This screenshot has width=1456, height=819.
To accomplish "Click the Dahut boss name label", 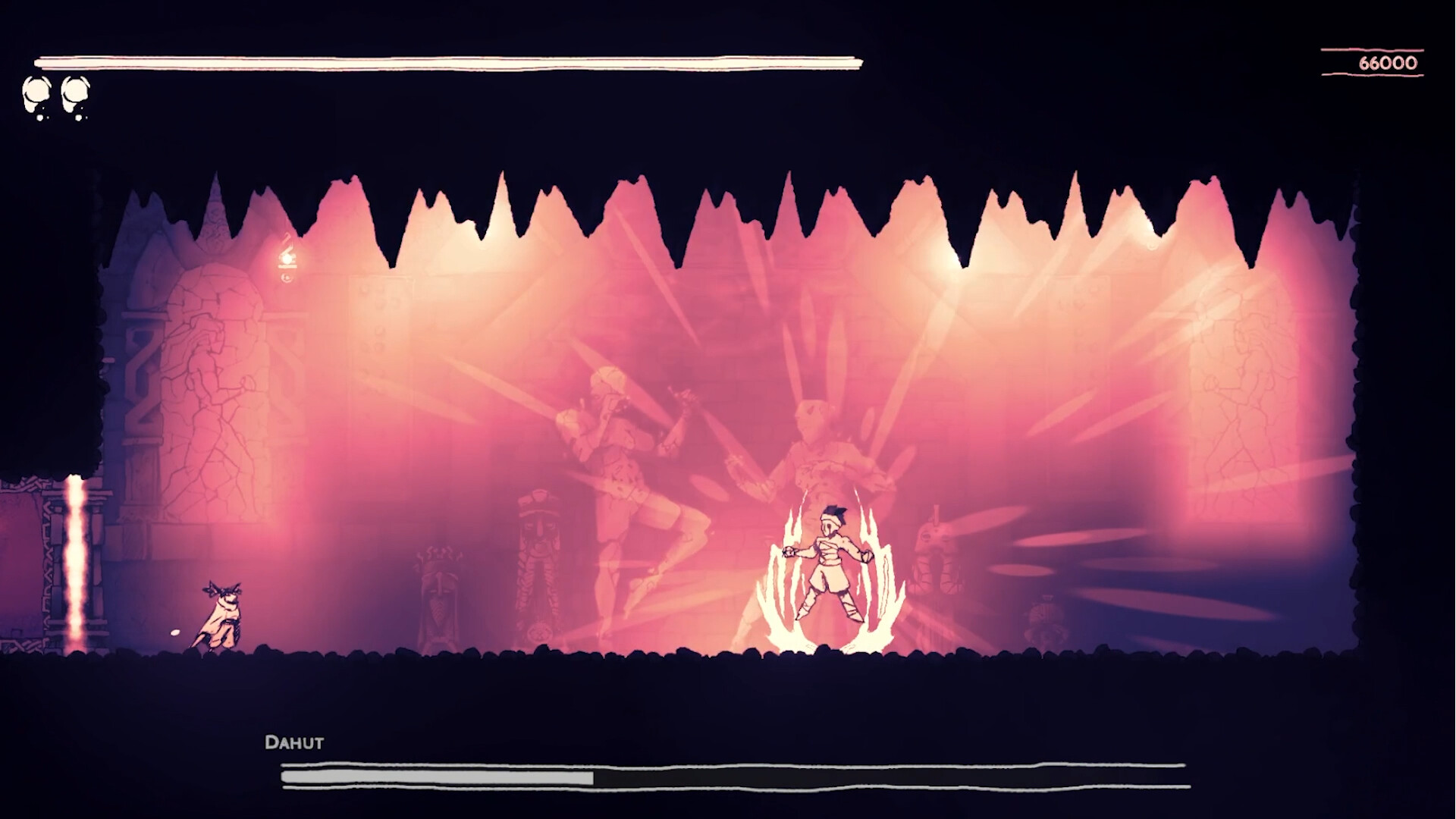I will (294, 743).
